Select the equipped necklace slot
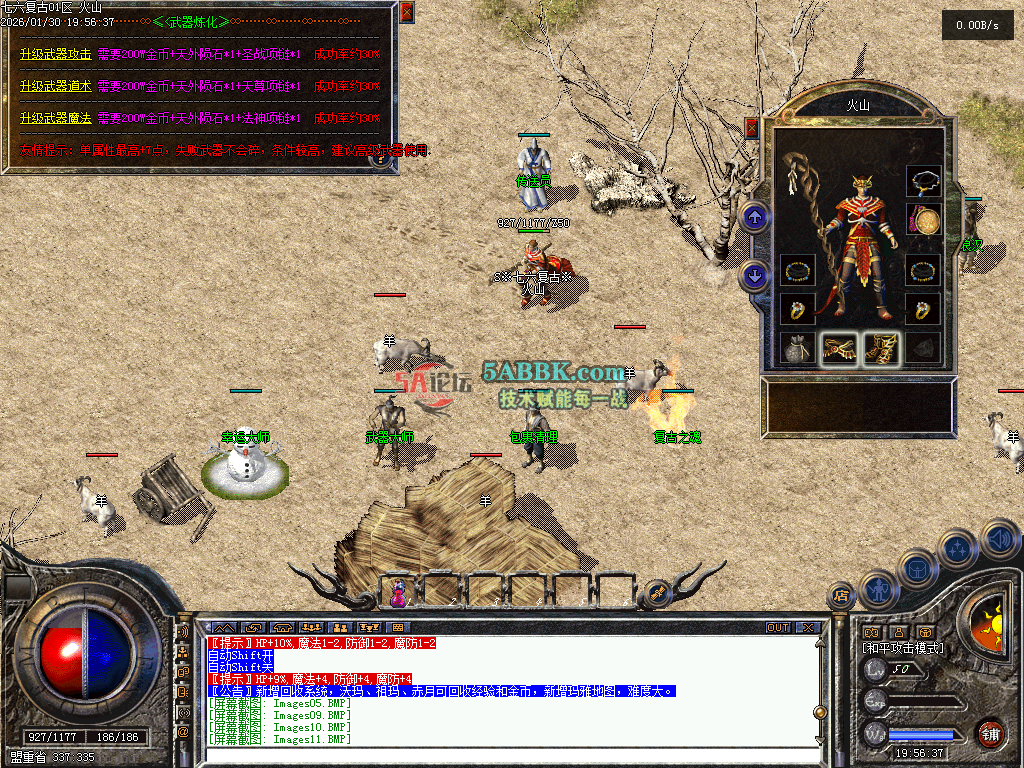Screen dimensions: 1024x768 [x=923, y=182]
